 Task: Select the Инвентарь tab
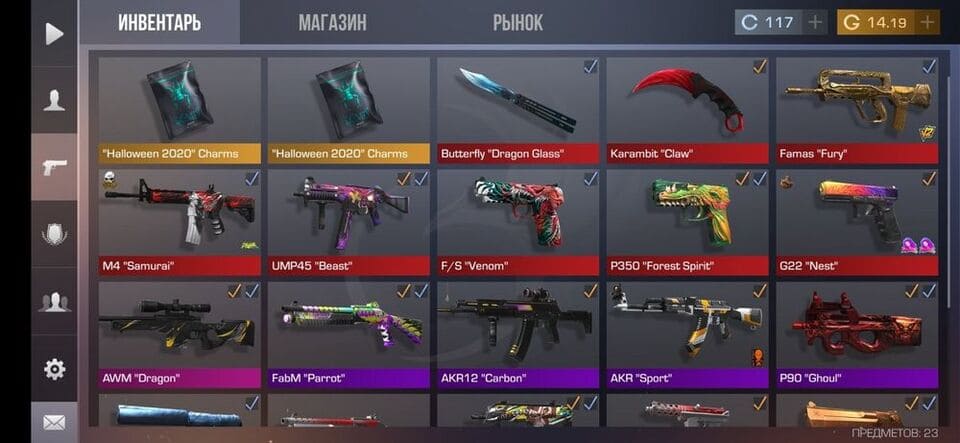(x=159, y=22)
